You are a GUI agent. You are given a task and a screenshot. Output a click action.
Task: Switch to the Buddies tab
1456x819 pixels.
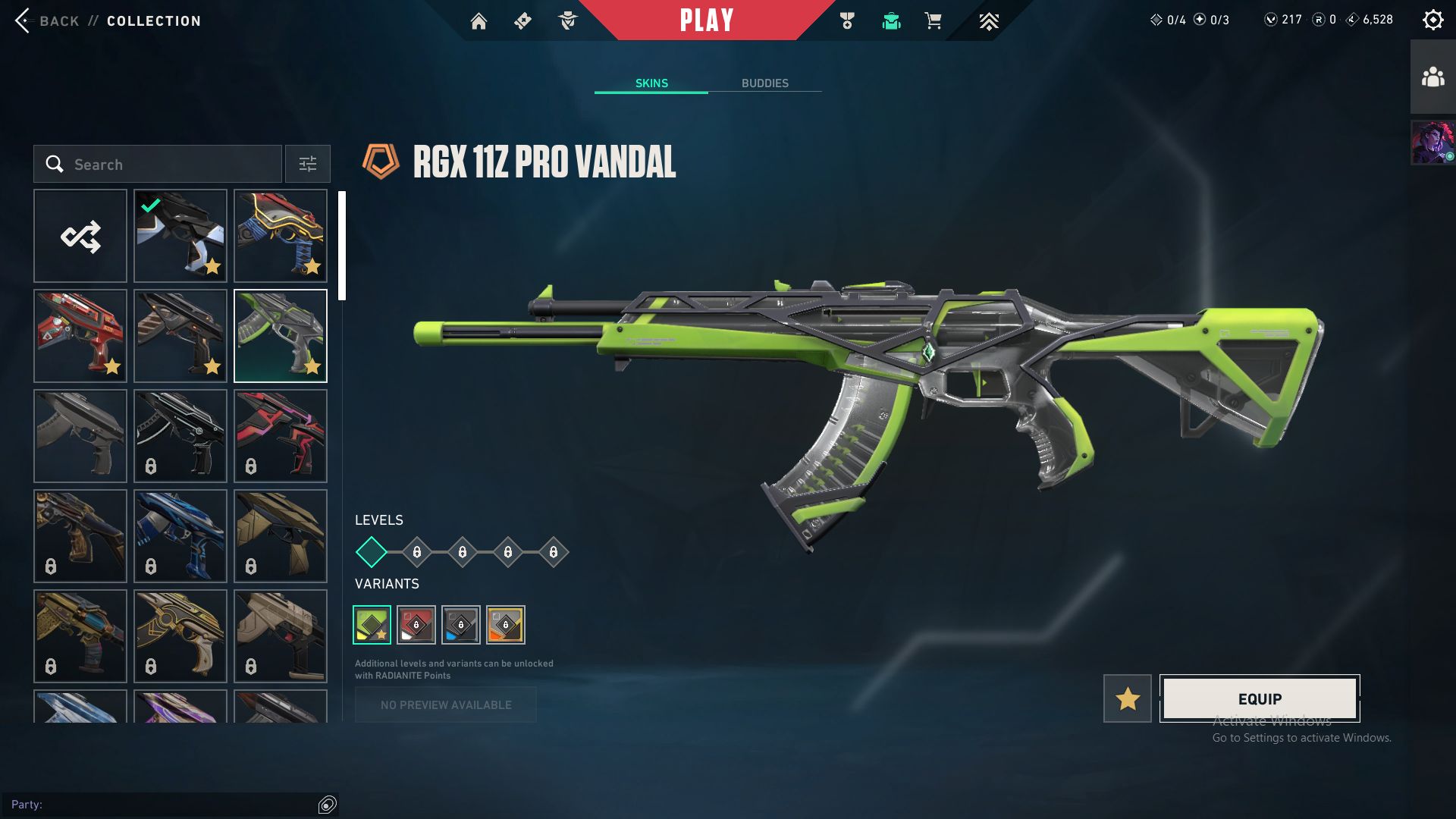[764, 83]
